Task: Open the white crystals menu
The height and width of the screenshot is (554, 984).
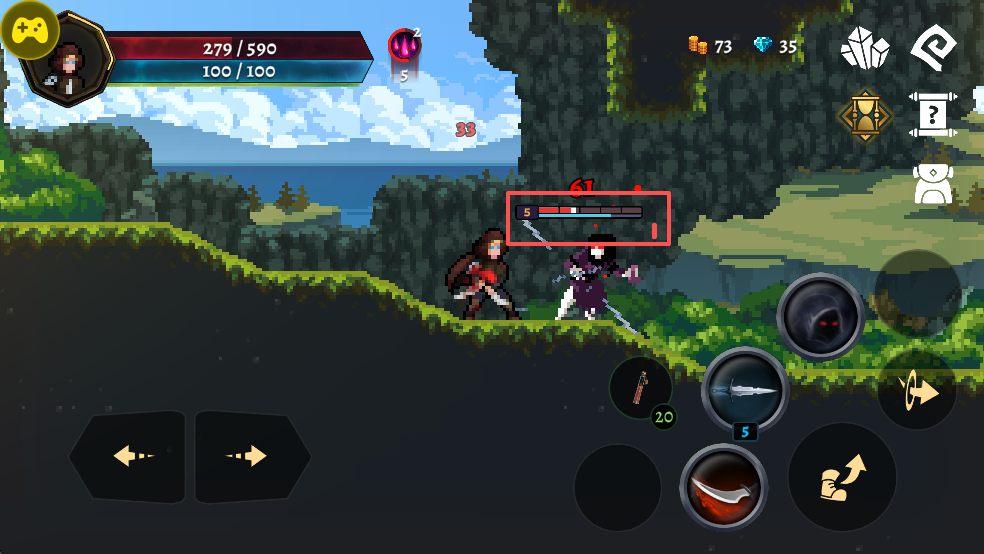Action: [865, 47]
